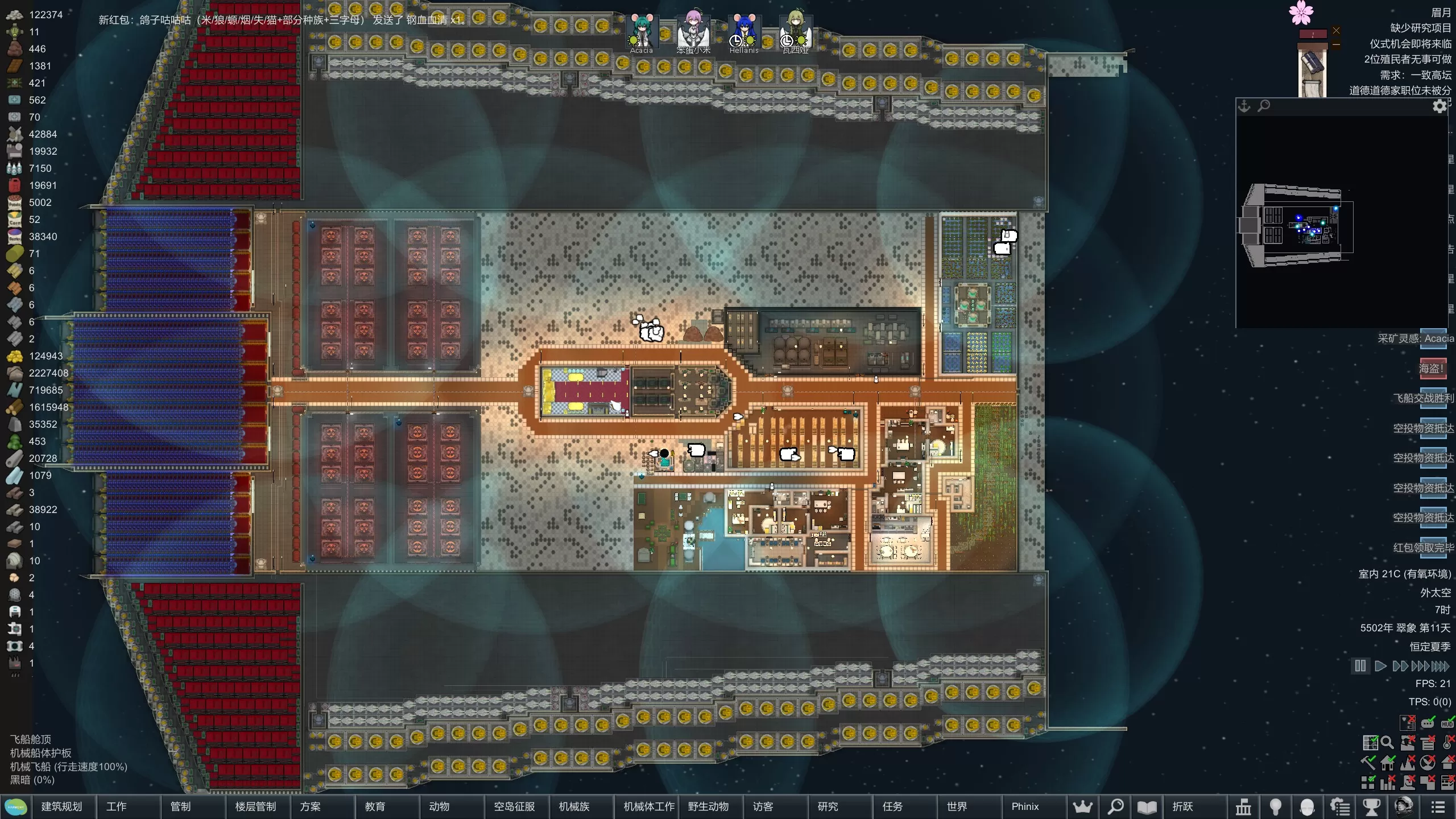Open the crown icon menu
This screenshot has height=819, width=1456.
pos(1083,806)
